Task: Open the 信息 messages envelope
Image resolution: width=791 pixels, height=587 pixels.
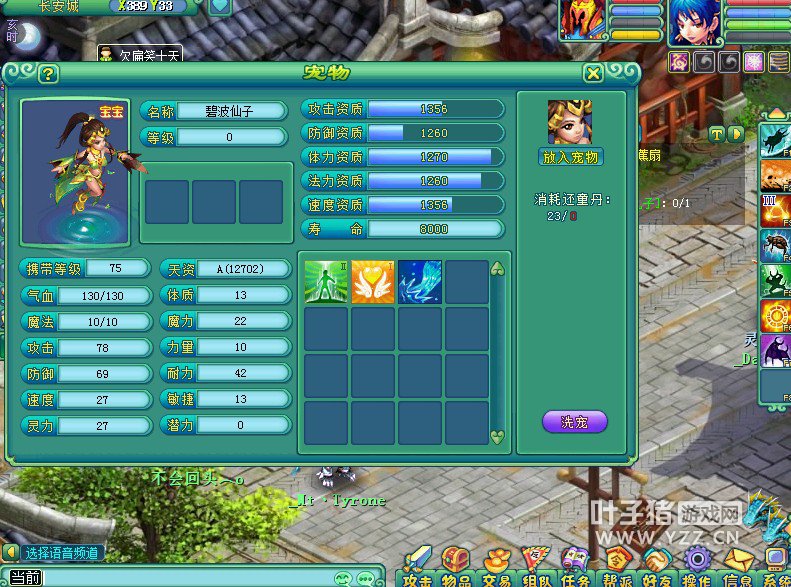Action: (x=737, y=567)
